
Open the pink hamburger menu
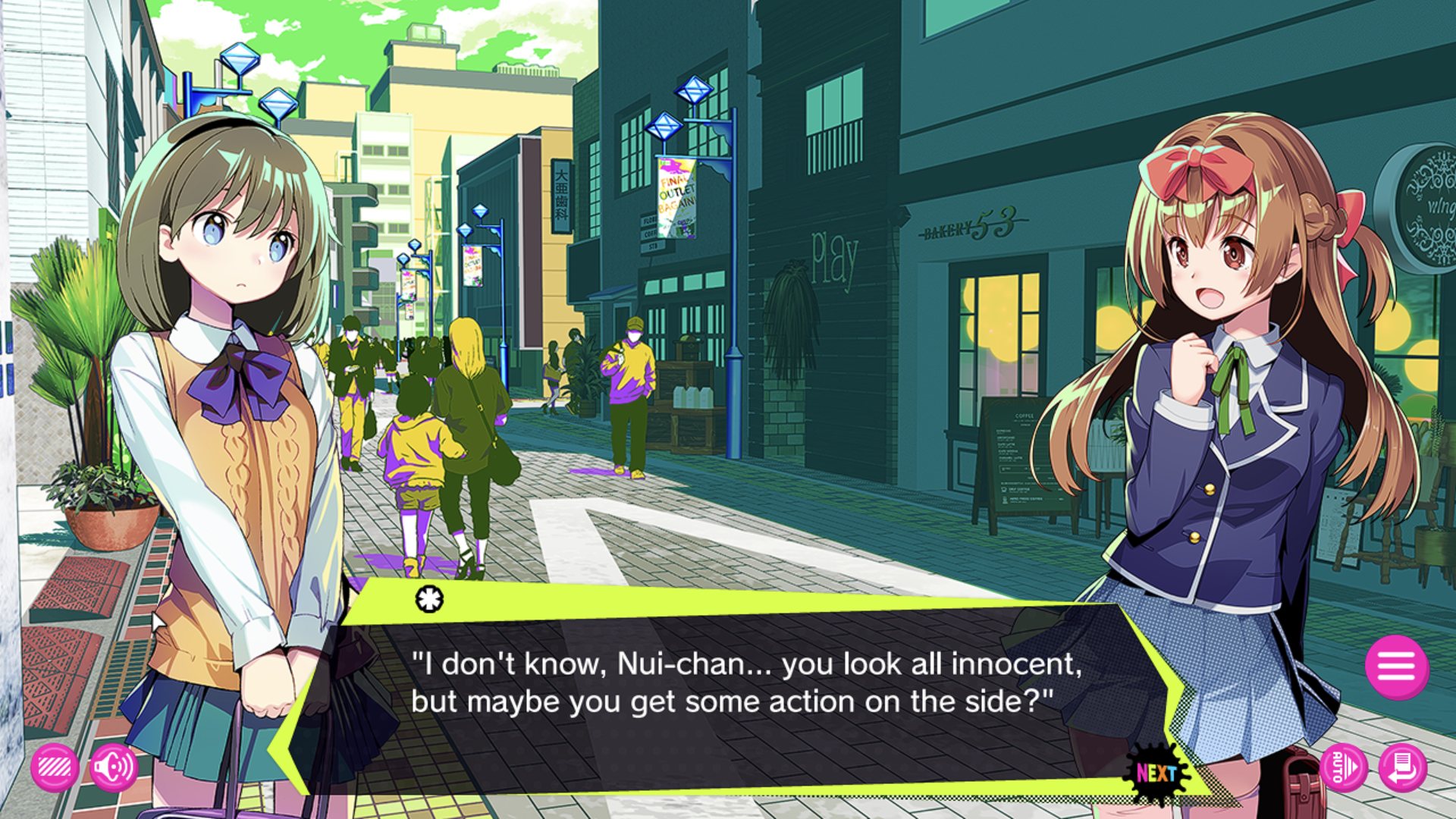(1396, 667)
